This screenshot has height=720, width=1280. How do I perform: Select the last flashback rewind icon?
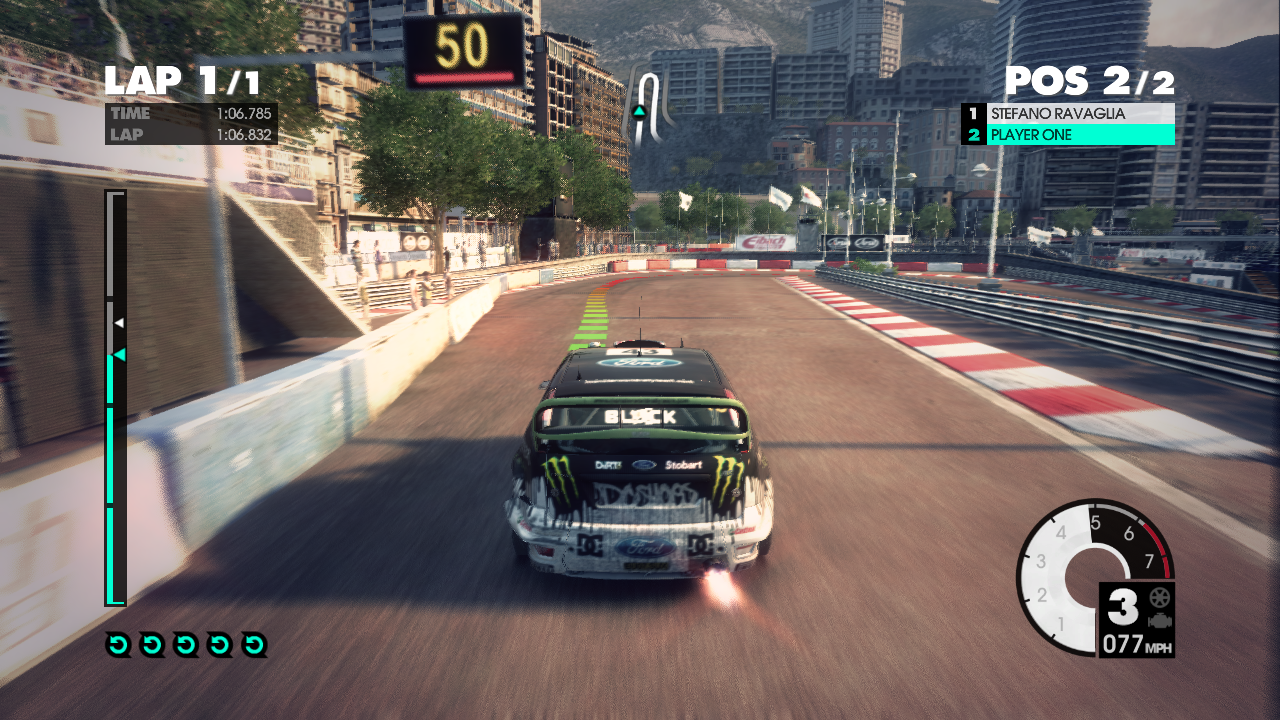tap(253, 644)
